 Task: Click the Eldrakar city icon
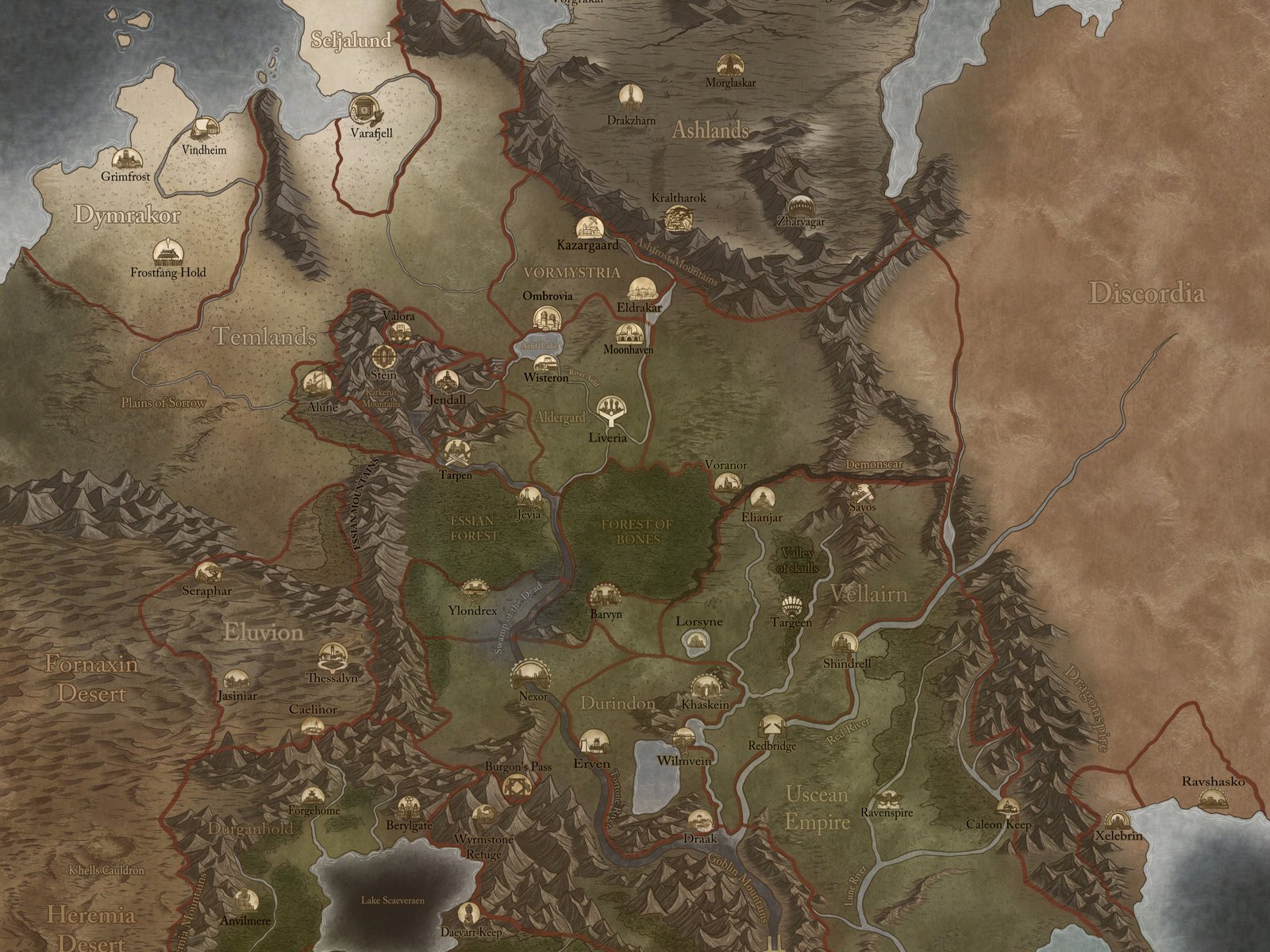click(640, 289)
